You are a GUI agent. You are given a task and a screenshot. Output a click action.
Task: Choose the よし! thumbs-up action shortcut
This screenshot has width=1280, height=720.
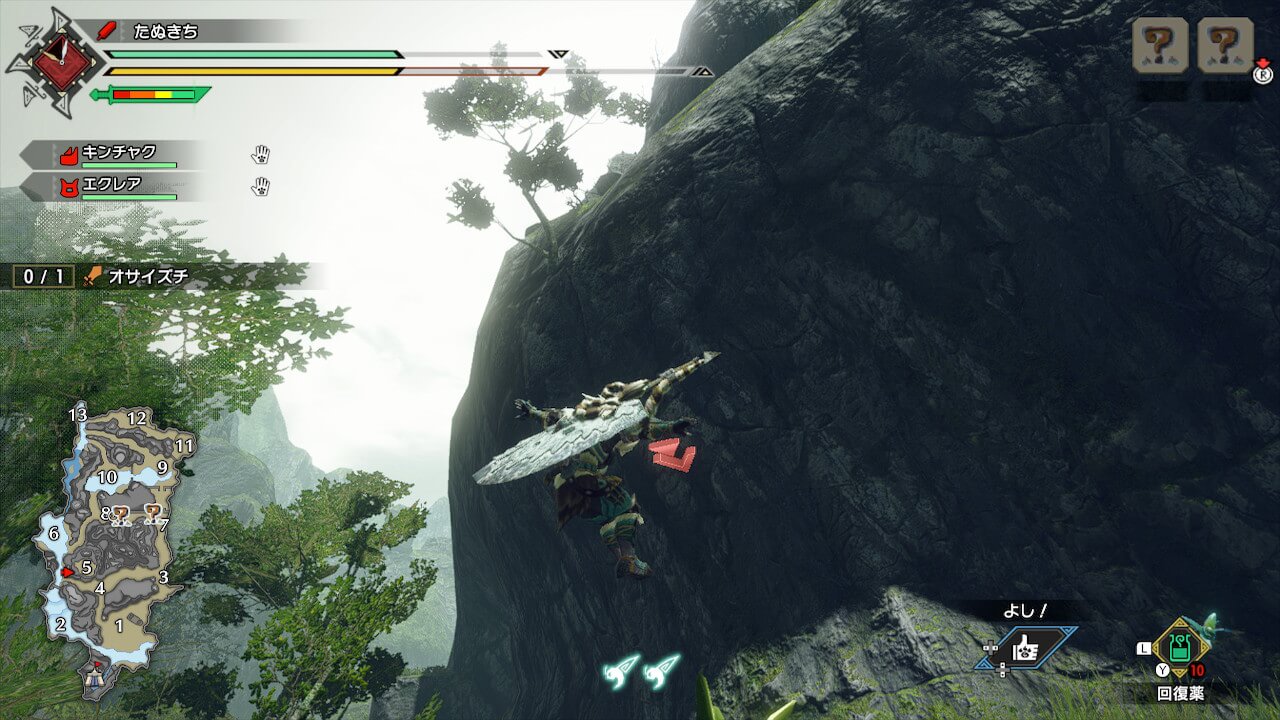click(1025, 649)
